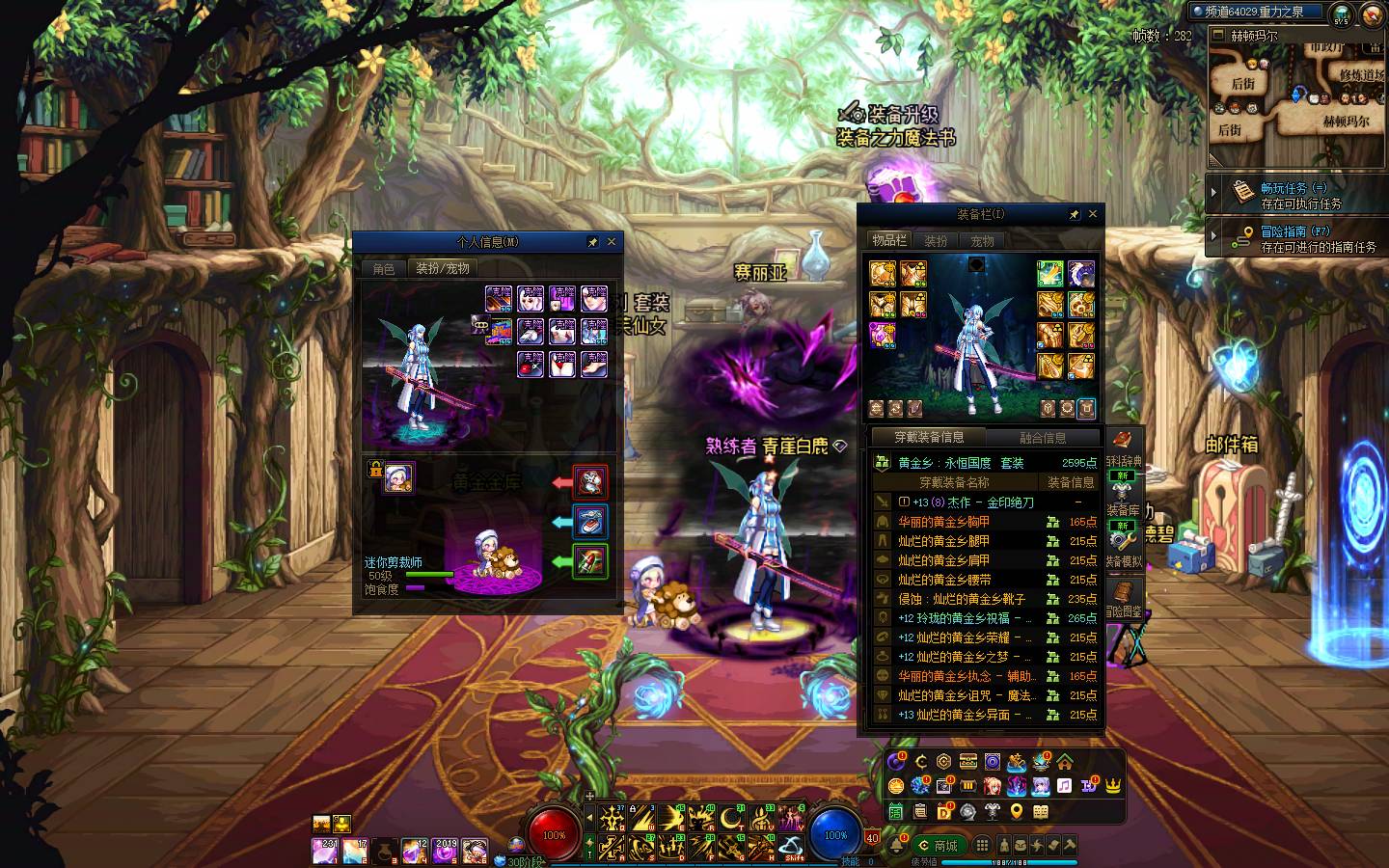This screenshot has width=1389, height=868.
Task: Switch to the 角色 character tab
Action: pyautogui.click(x=384, y=269)
